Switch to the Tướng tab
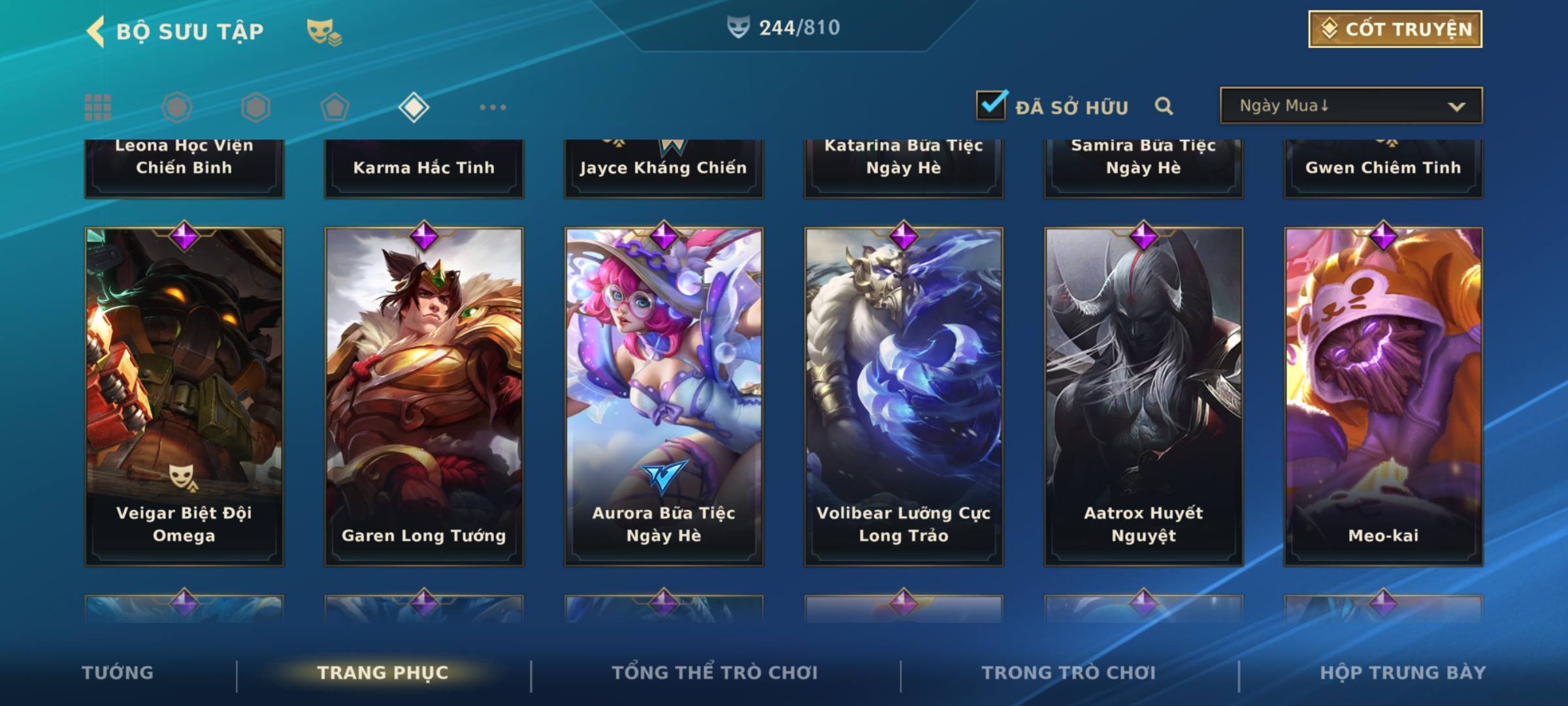 click(118, 673)
